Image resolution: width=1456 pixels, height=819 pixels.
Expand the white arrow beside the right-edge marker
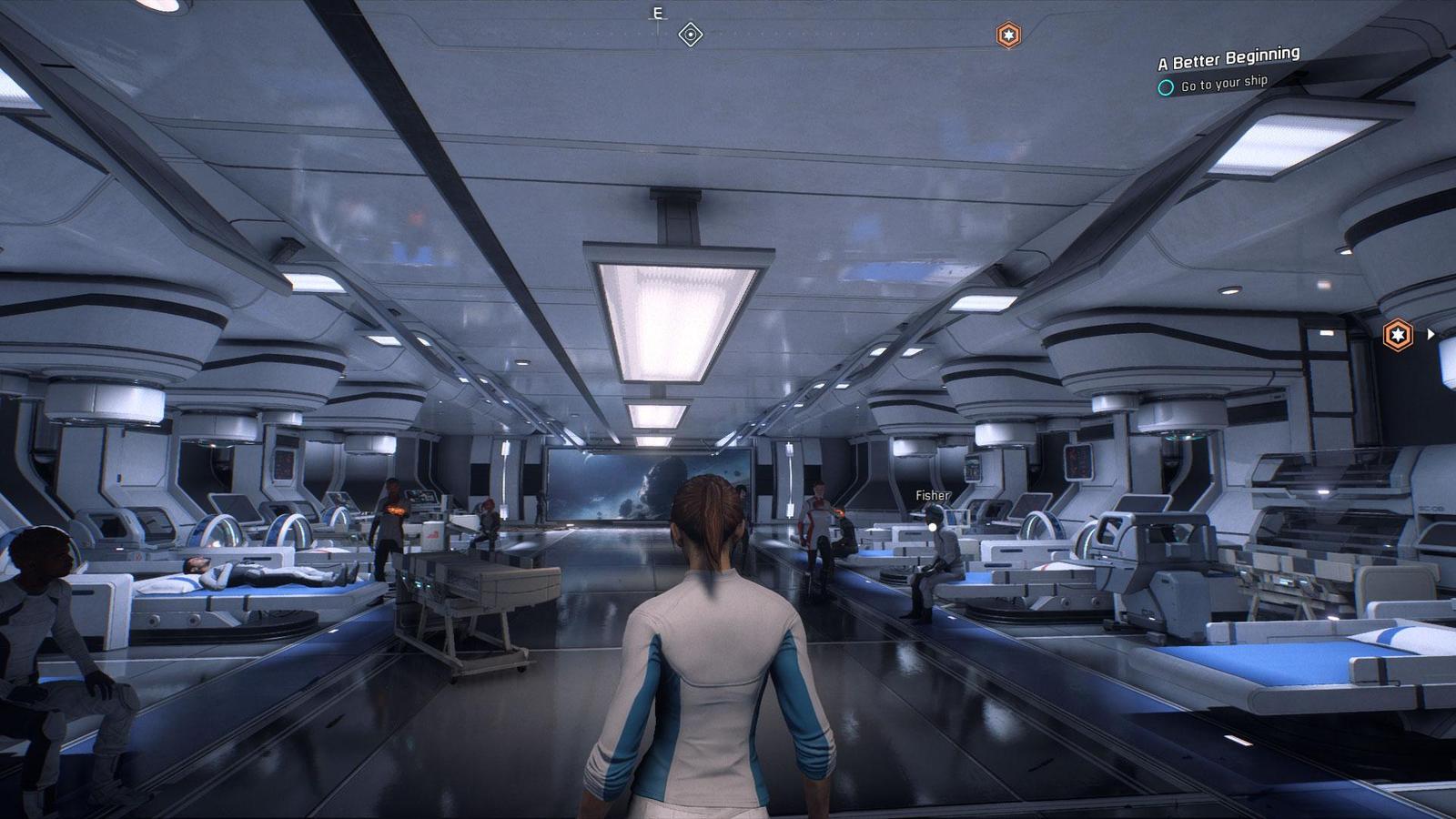(x=1431, y=334)
